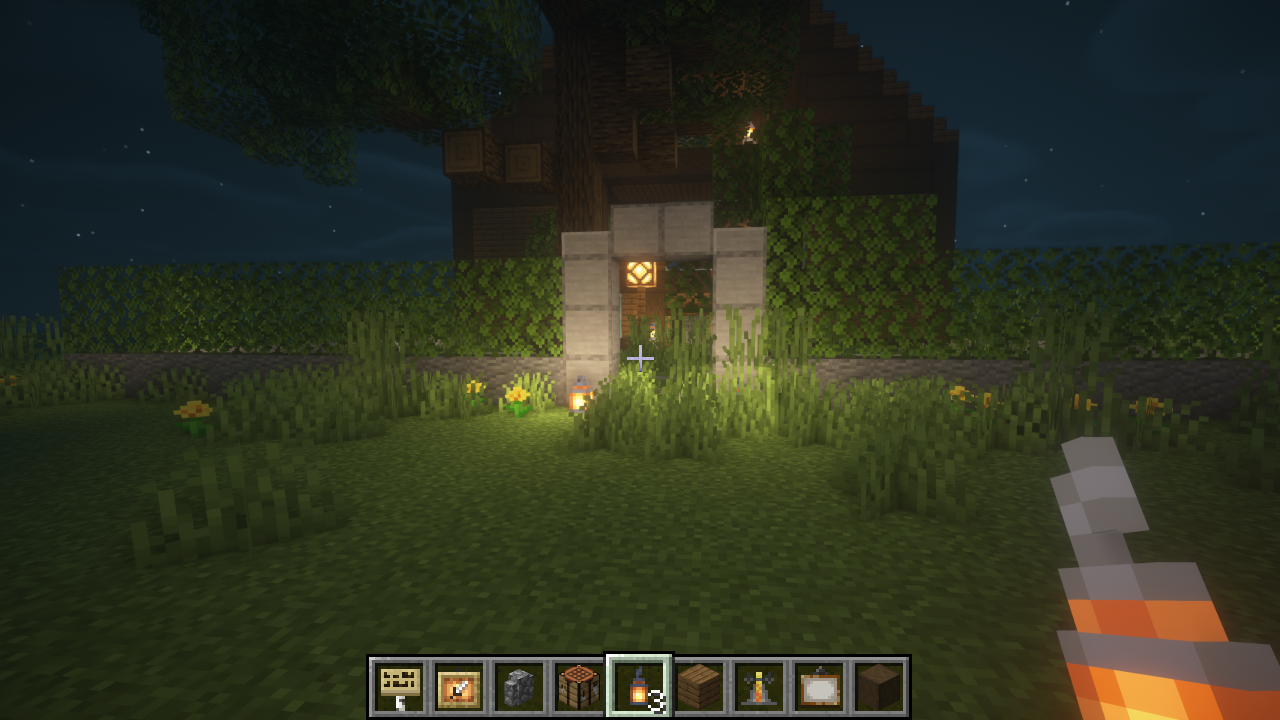Select the brewing stand hotbar slot
Screen dimensions: 1280x720
coord(759,687)
